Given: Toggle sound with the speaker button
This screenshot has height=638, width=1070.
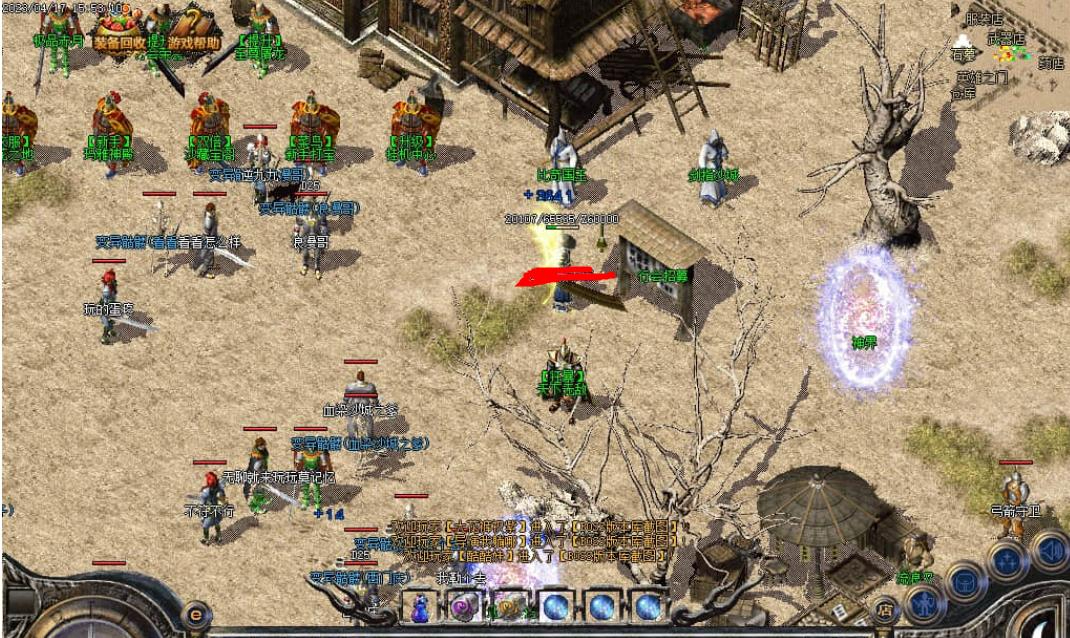Looking at the screenshot, I should tap(1049, 550).
